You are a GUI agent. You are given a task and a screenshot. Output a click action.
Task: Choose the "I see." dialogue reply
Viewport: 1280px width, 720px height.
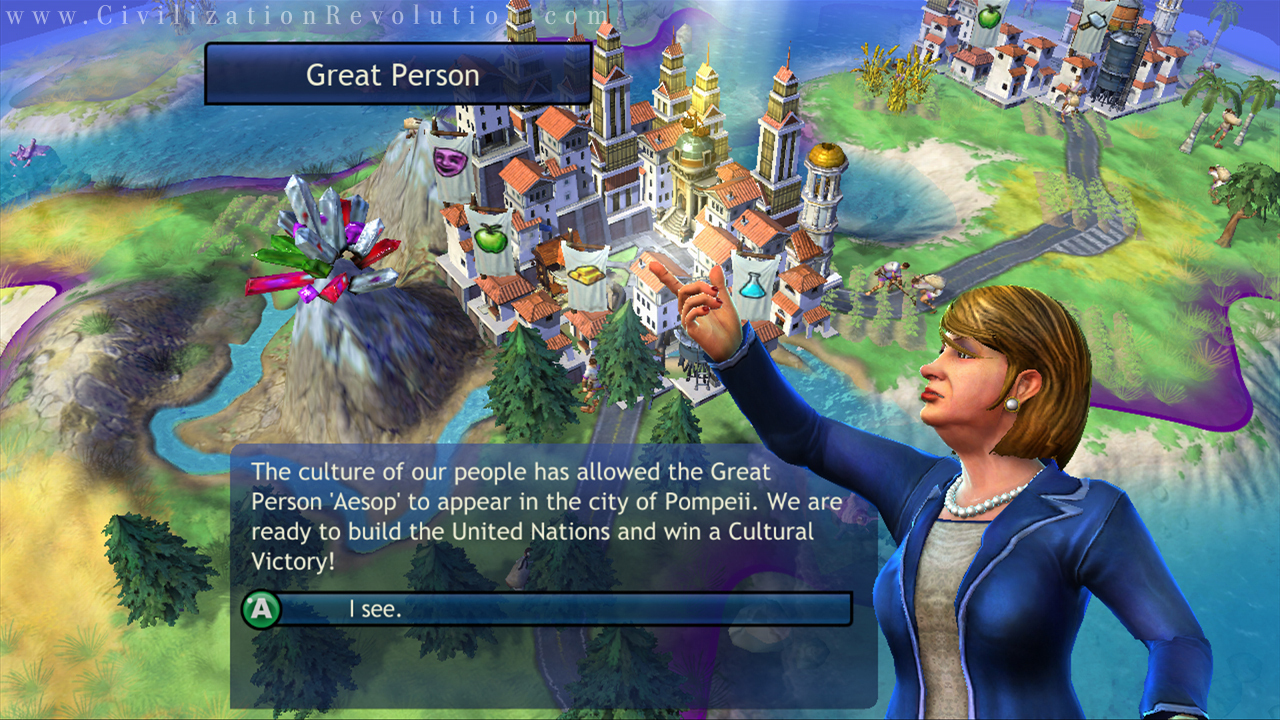[x=548, y=608]
